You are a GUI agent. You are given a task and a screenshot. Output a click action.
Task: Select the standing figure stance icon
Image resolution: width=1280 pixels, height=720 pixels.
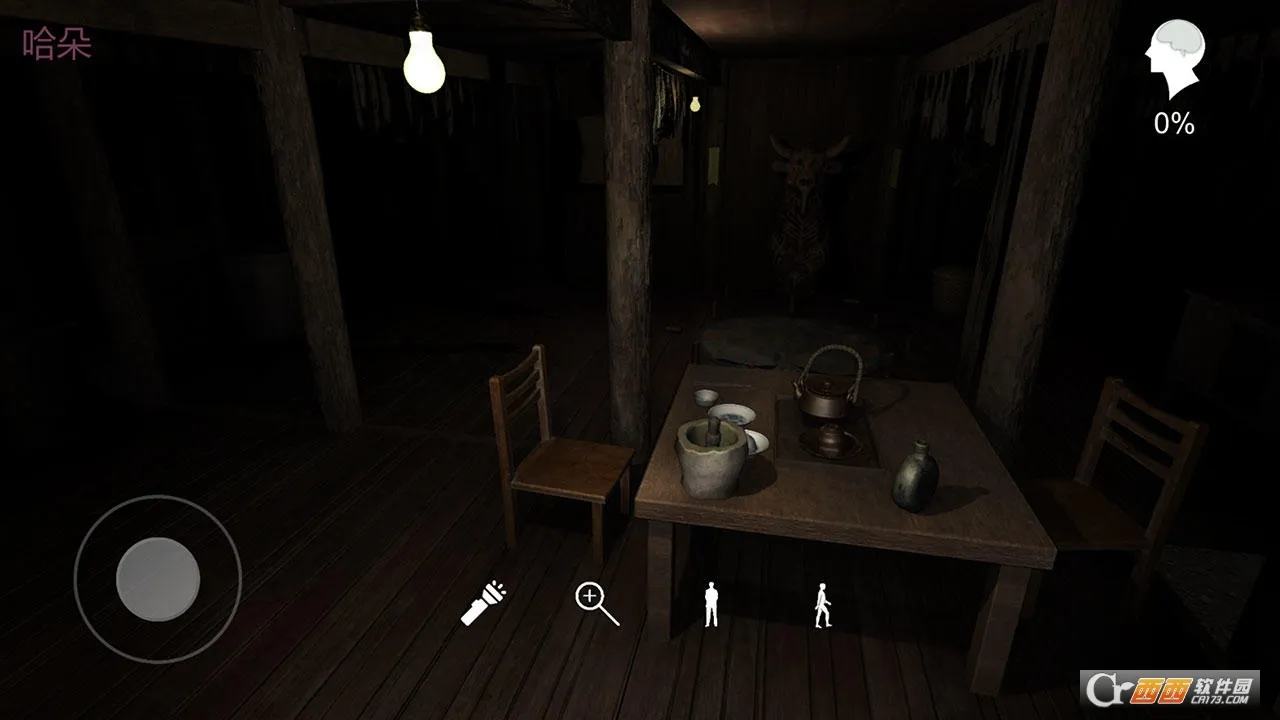[x=711, y=605]
